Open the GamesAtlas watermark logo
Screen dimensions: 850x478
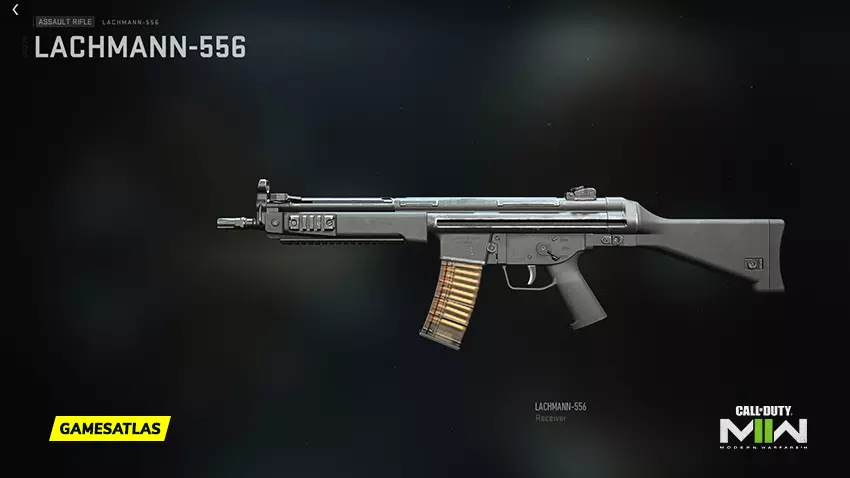tap(108, 428)
